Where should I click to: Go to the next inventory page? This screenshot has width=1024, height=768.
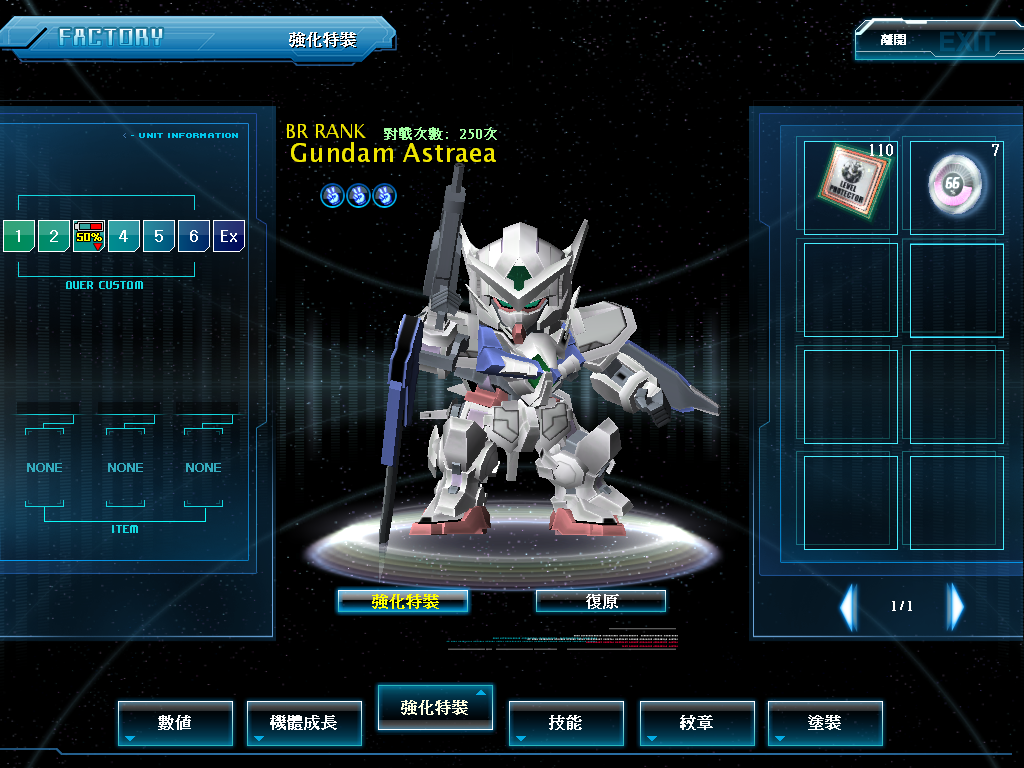pos(956,605)
